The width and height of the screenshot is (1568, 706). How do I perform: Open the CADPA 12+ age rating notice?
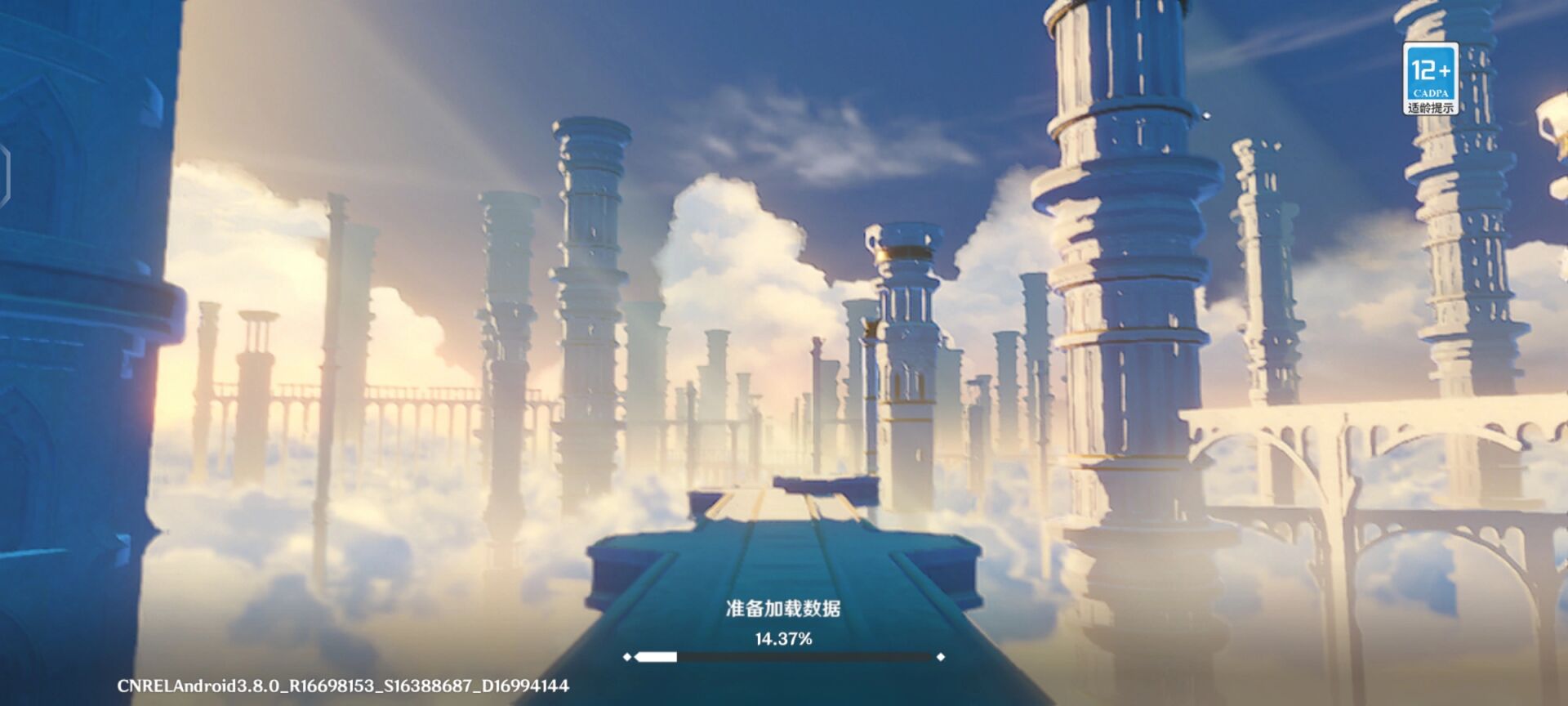[1430, 78]
